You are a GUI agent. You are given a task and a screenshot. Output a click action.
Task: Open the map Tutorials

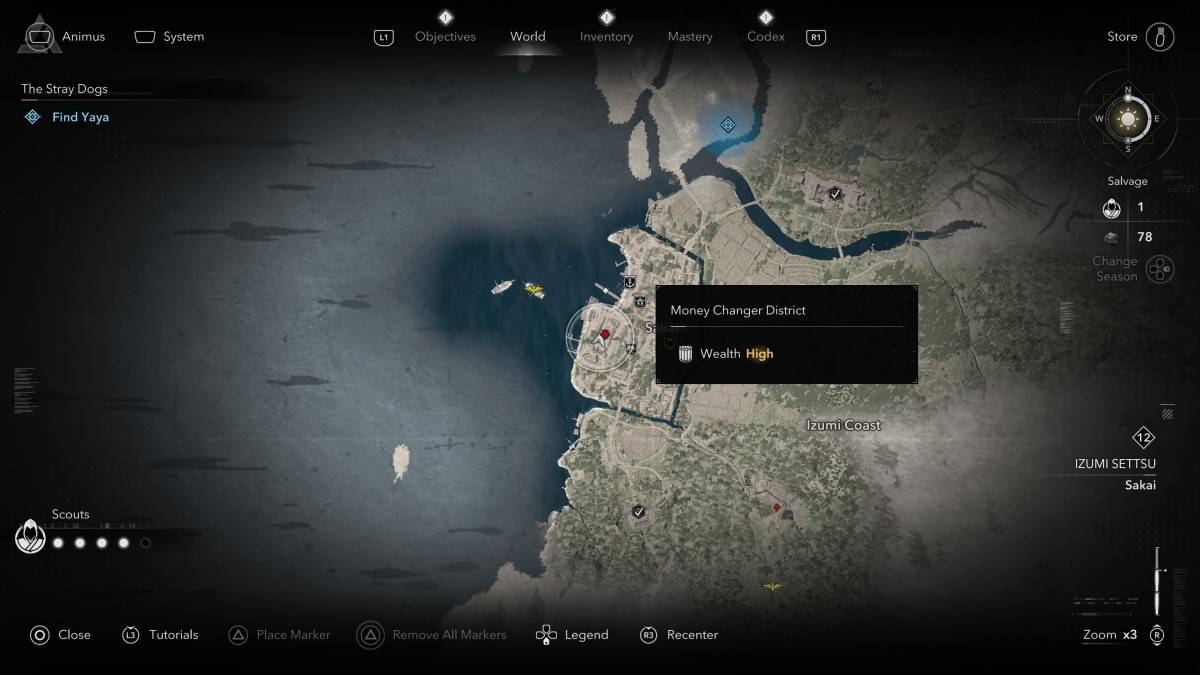tap(162, 635)
